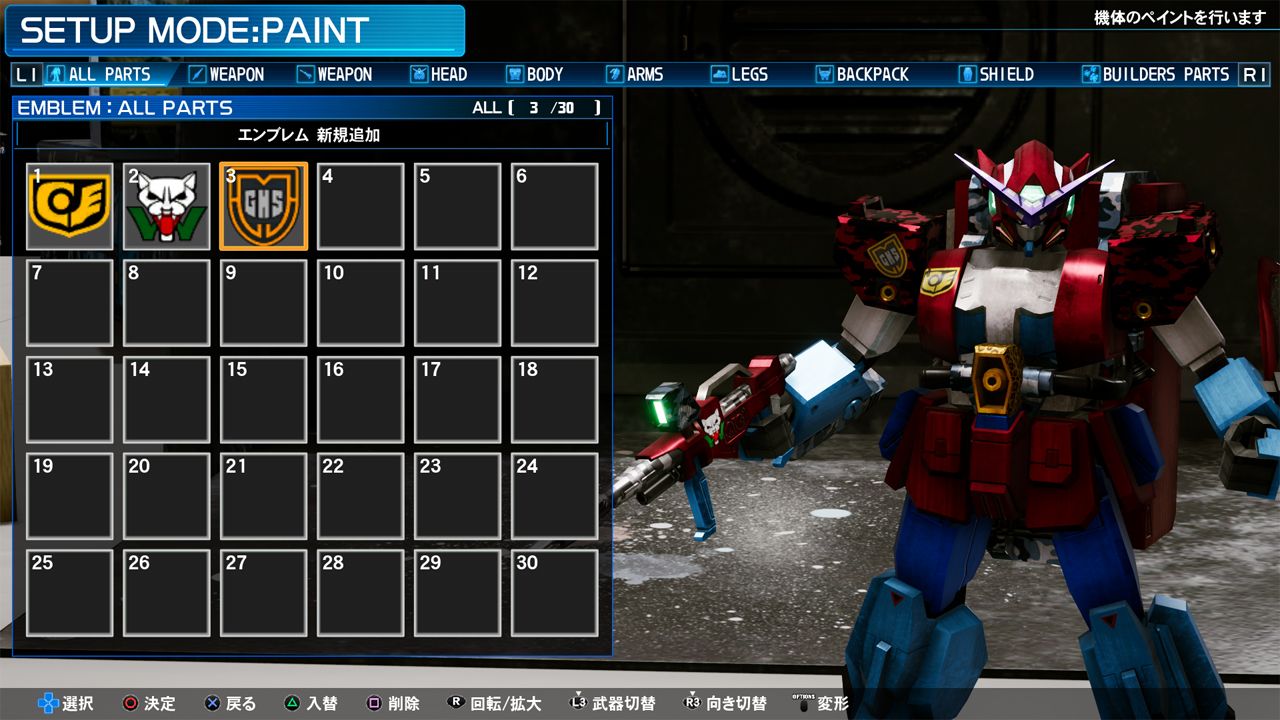Select the yellow emblem in slot 1
This screenshot has height=720, width=1280.
[x=70, y=204]
